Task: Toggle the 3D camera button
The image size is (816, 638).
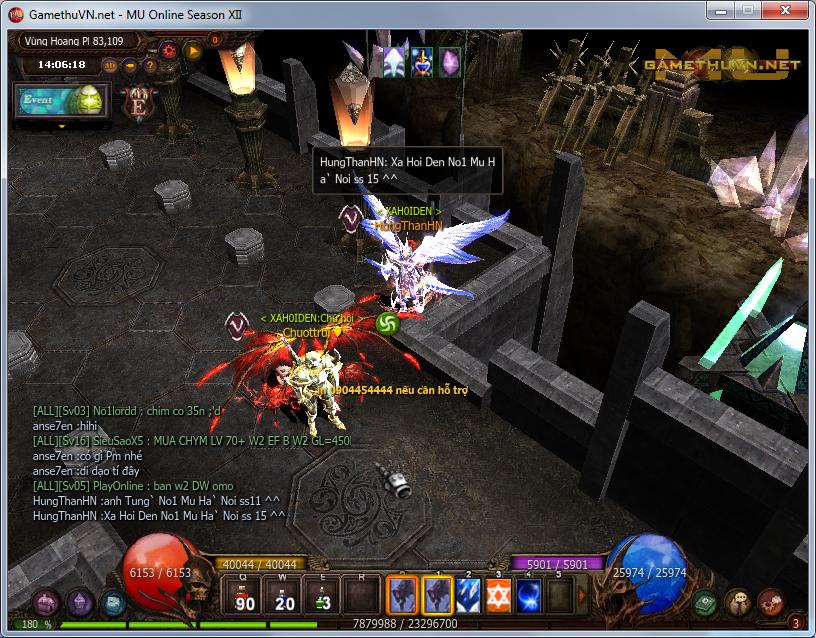Action: click(110, 66)
